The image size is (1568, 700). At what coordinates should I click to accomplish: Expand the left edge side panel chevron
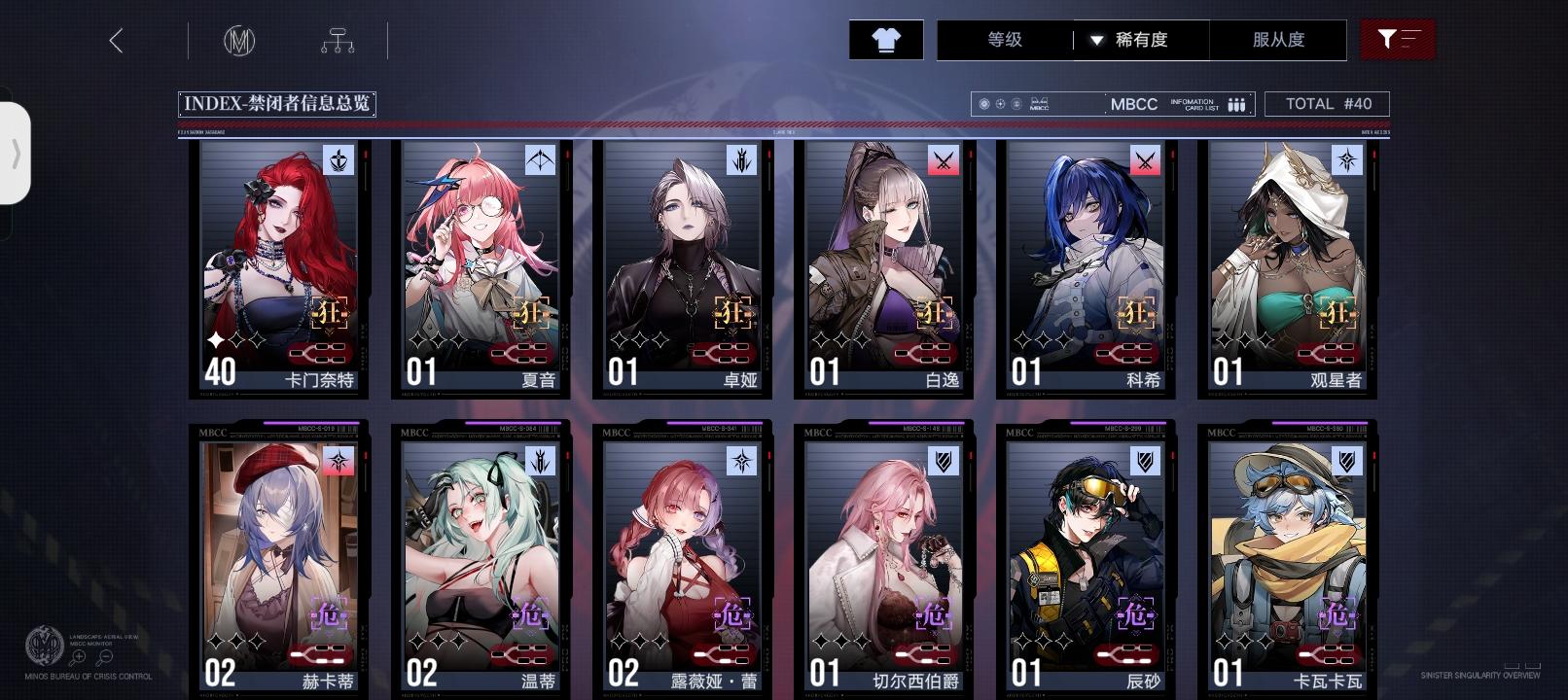[x=16, y=151]
